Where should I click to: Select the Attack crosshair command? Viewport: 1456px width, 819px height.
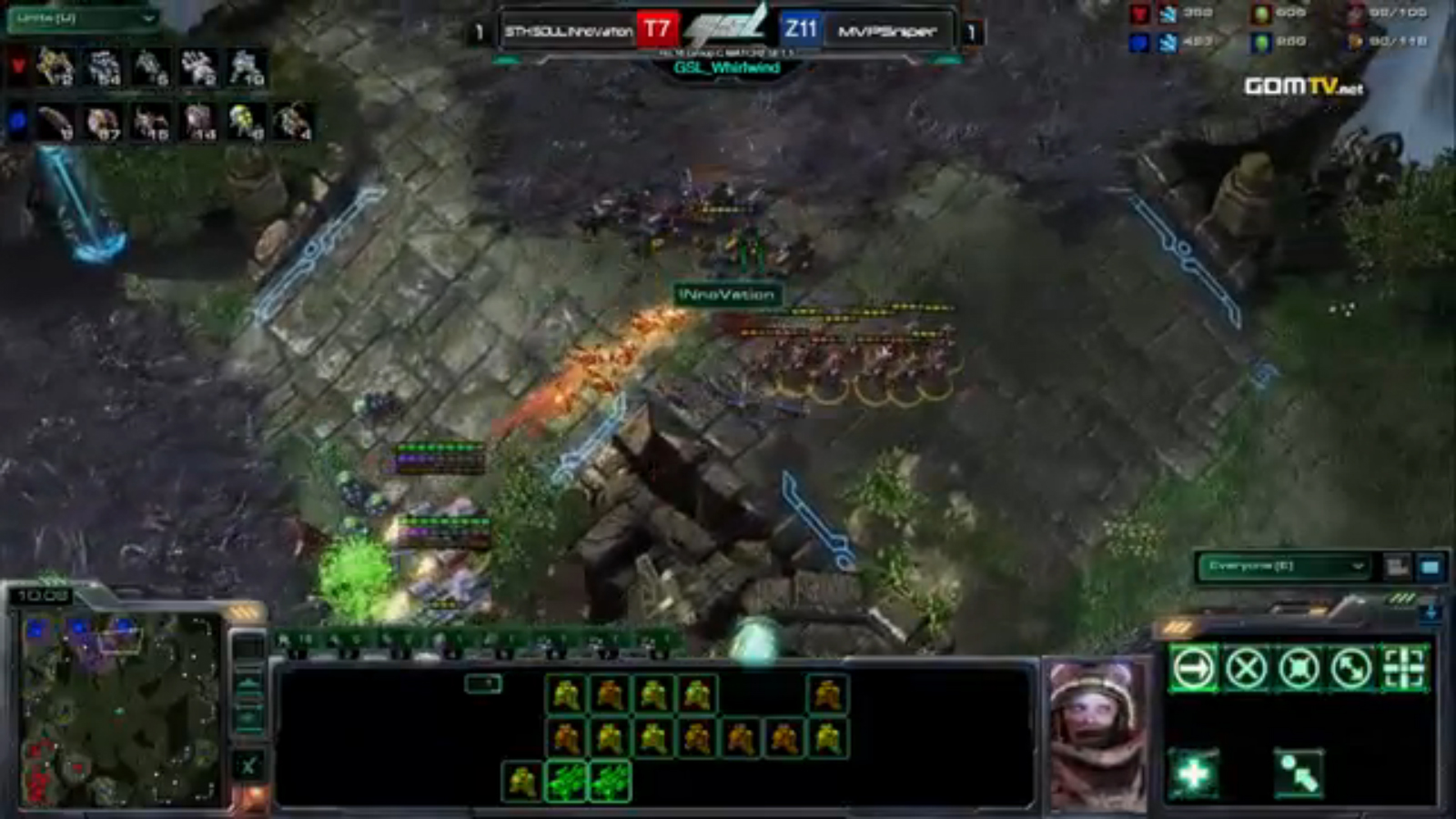1404,669
